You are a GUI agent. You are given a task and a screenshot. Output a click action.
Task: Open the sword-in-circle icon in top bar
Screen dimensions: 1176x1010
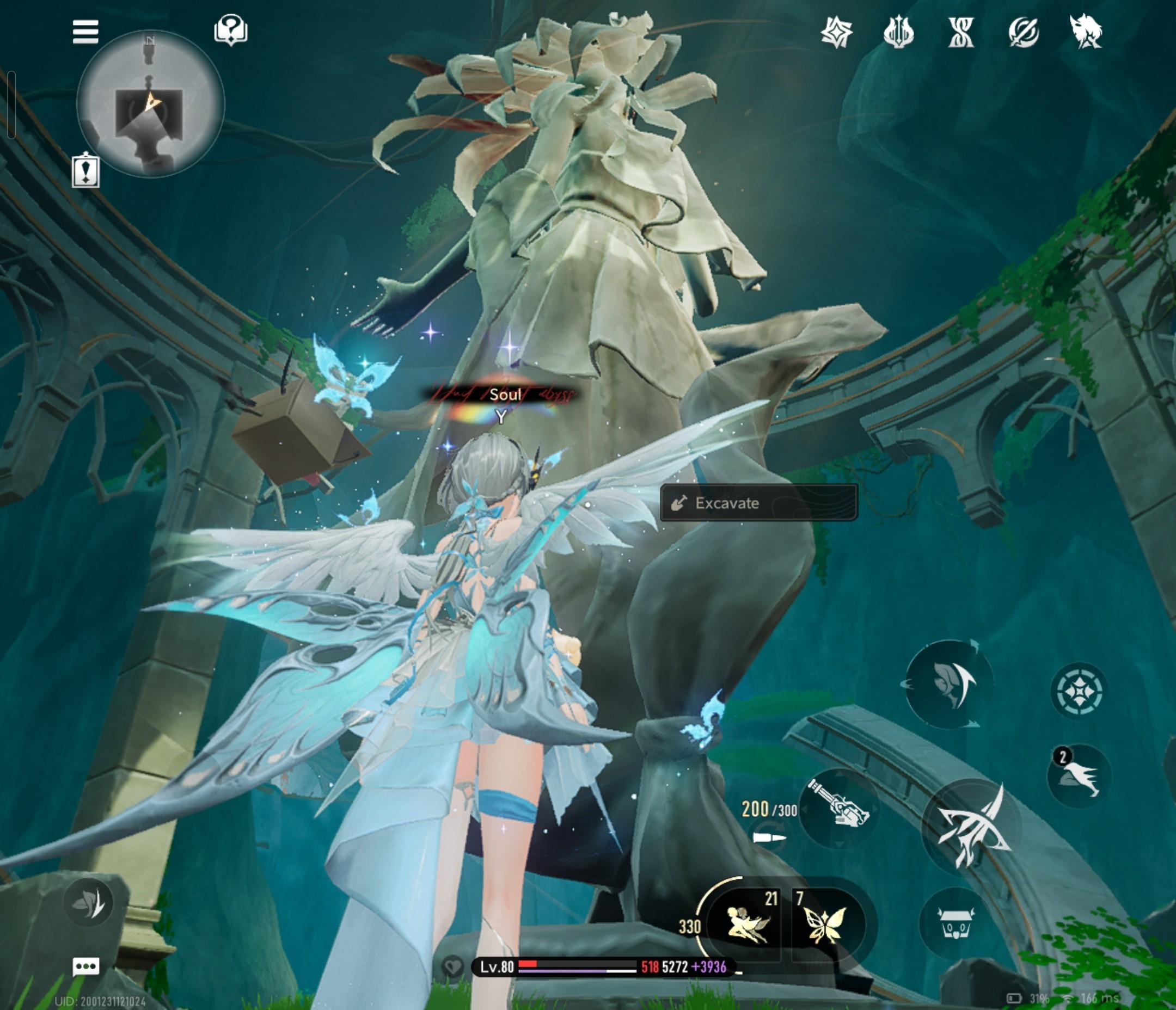[x=1024, y=32]
